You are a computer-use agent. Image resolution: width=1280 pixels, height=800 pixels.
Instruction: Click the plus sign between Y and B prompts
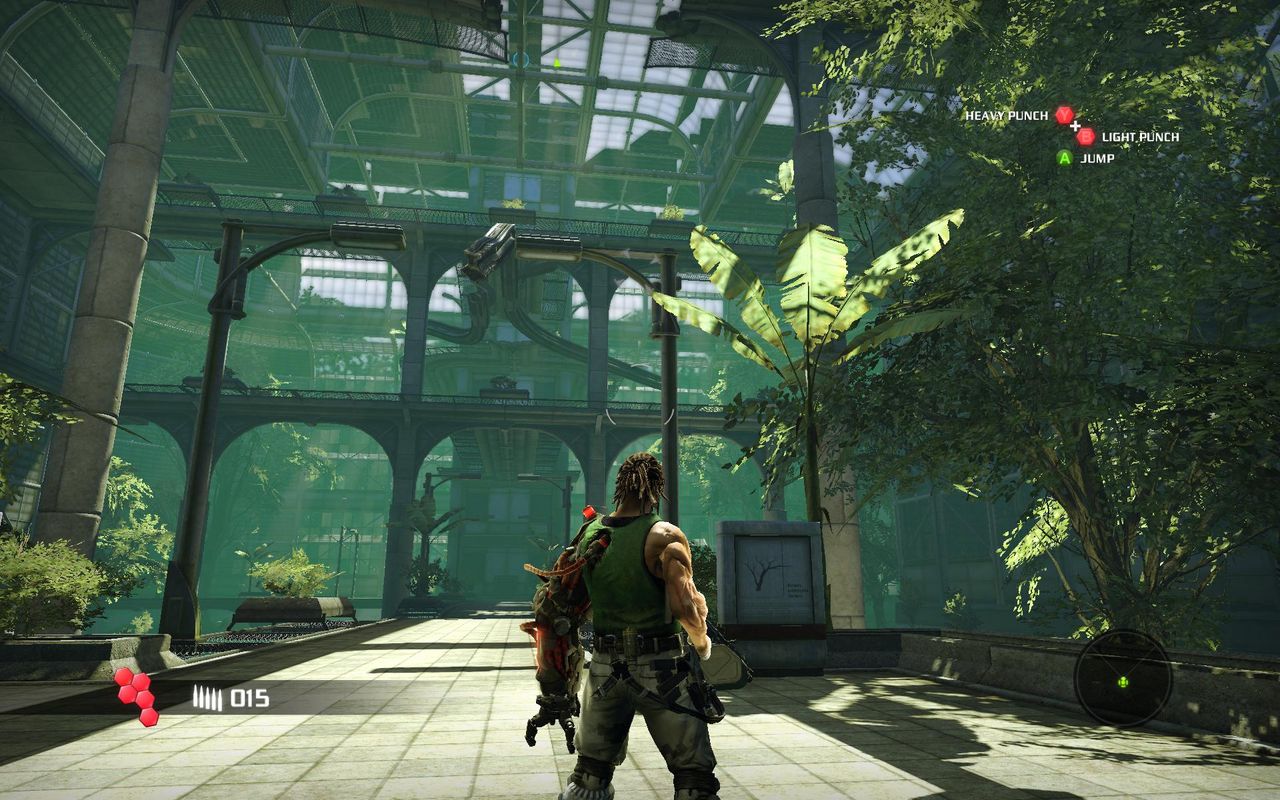point(1075,126)
